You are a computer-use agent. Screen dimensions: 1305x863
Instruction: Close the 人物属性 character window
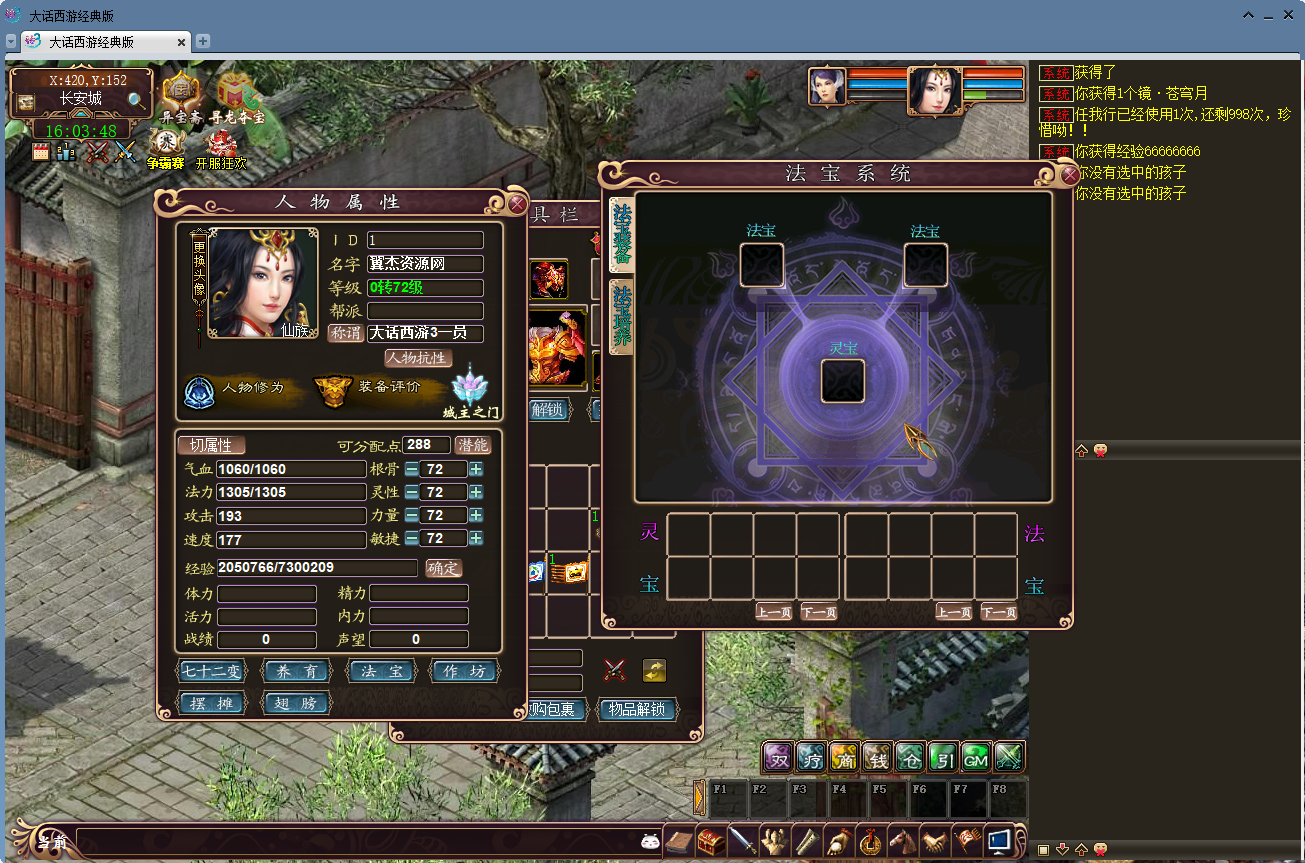pos(517,203)
